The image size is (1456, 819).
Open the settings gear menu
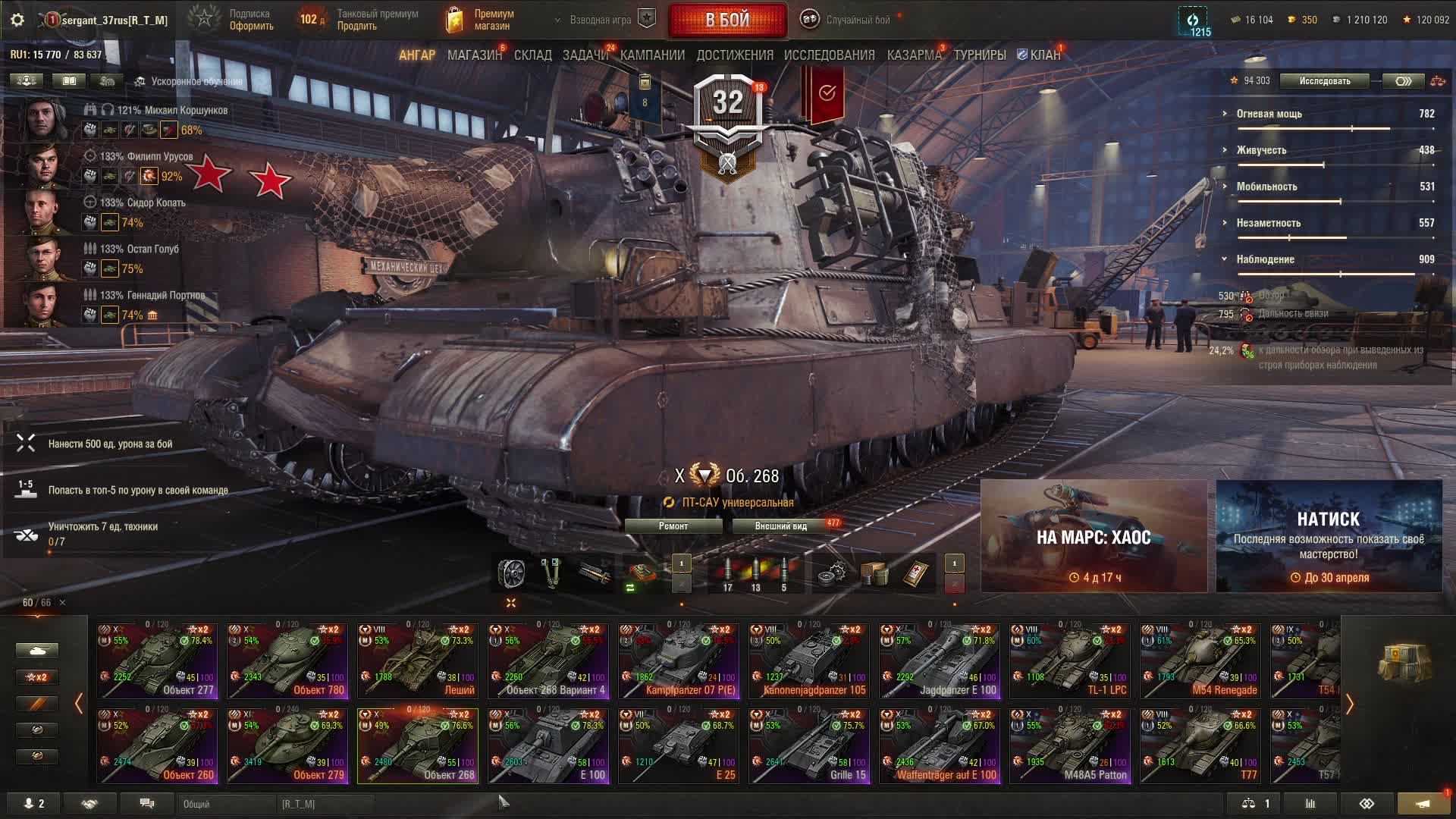17,20
